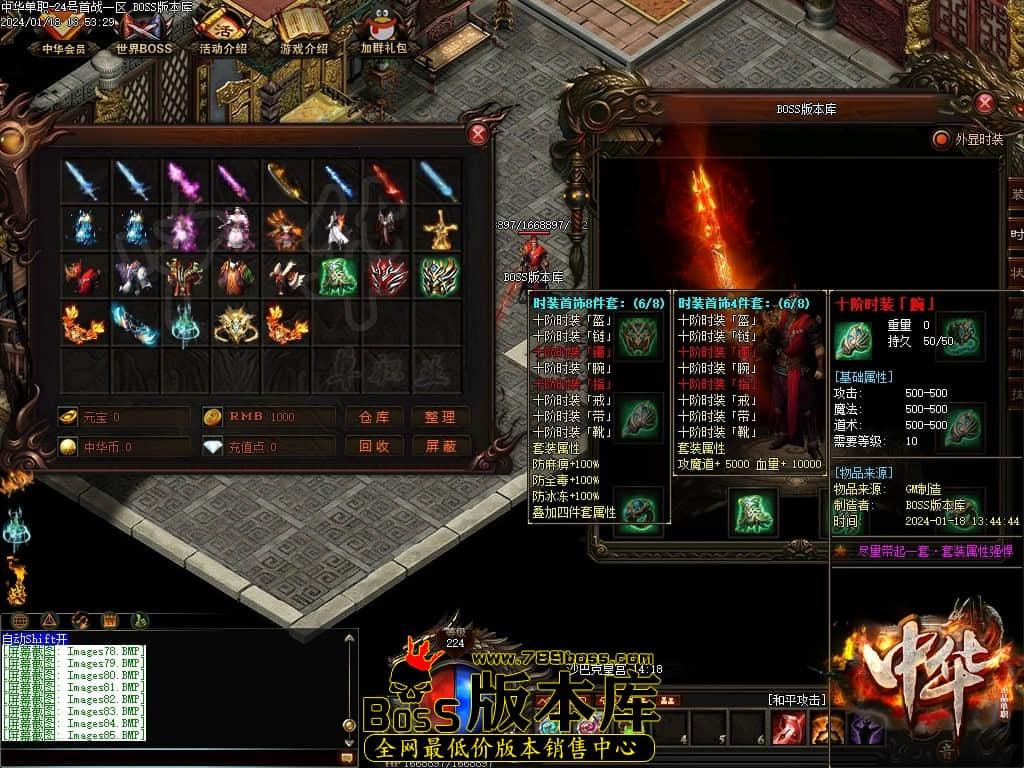Click the 屏蔽 block button
The image size is (1024, 768).
pyautogui.click(x=440, y=446)
